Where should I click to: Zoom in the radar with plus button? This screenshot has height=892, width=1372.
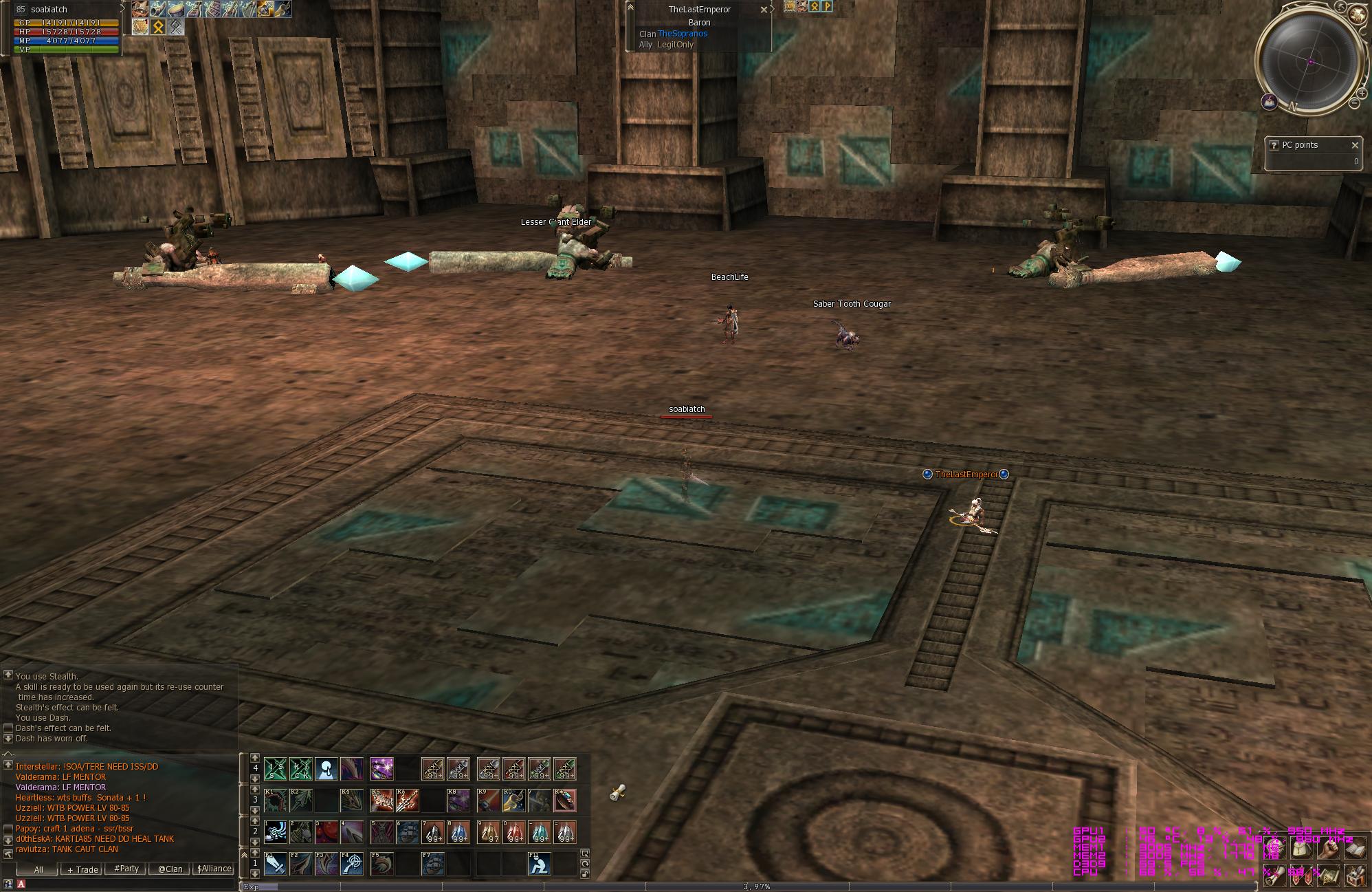coord(1362,93)
